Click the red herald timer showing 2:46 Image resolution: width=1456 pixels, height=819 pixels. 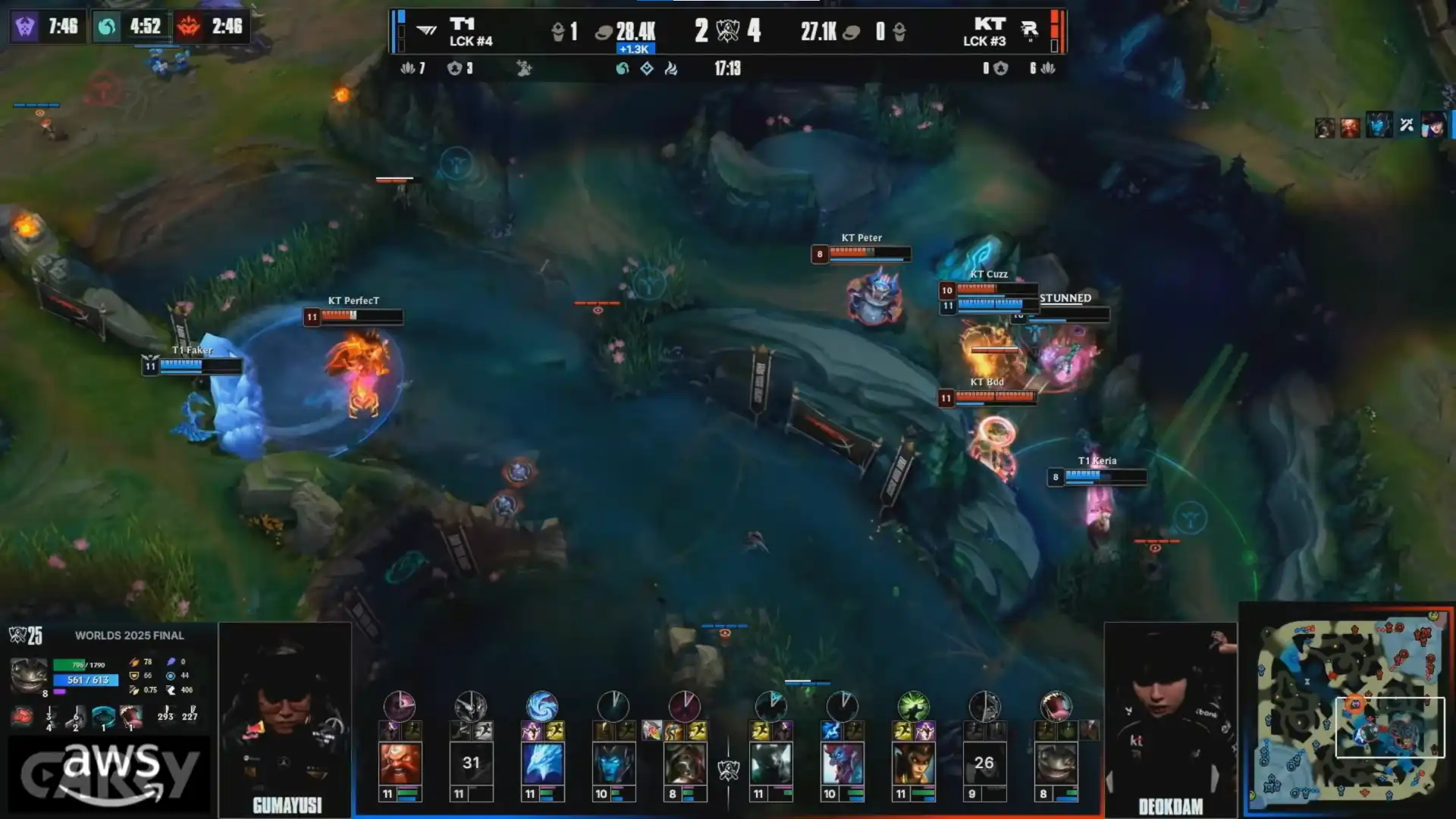click(189, 27)
